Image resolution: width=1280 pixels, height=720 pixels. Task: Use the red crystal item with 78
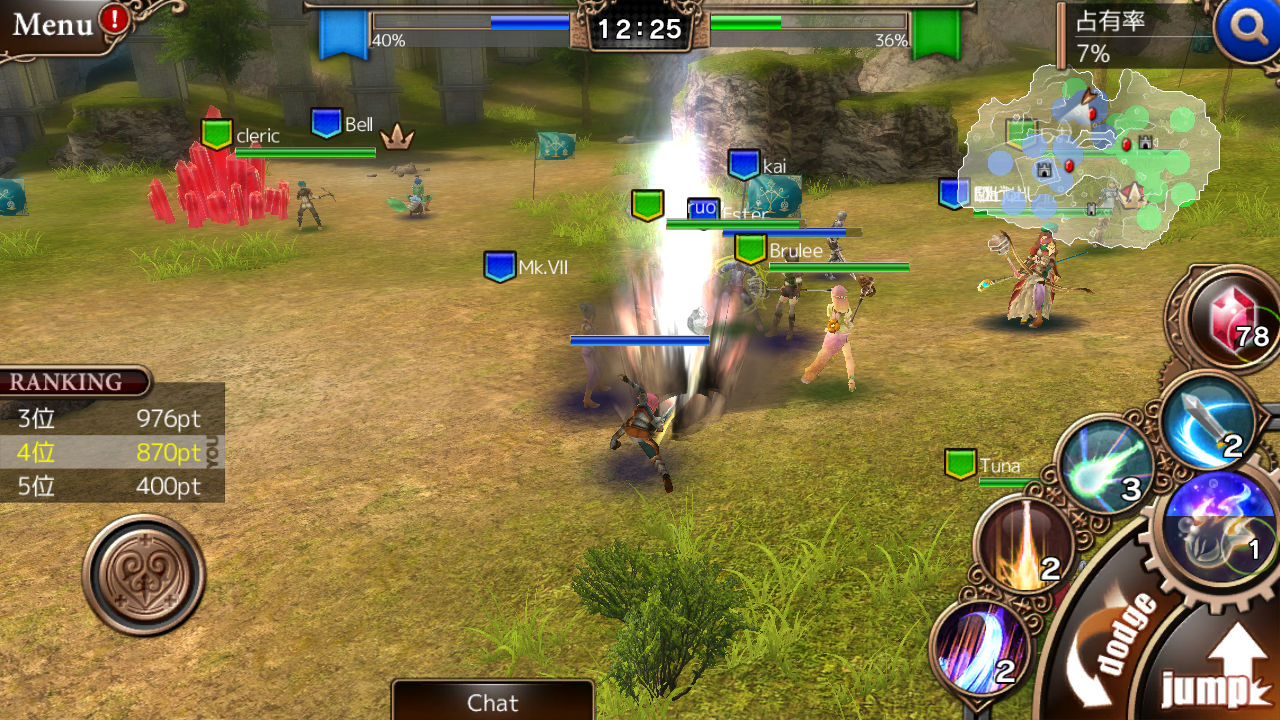coord(1232,322)
